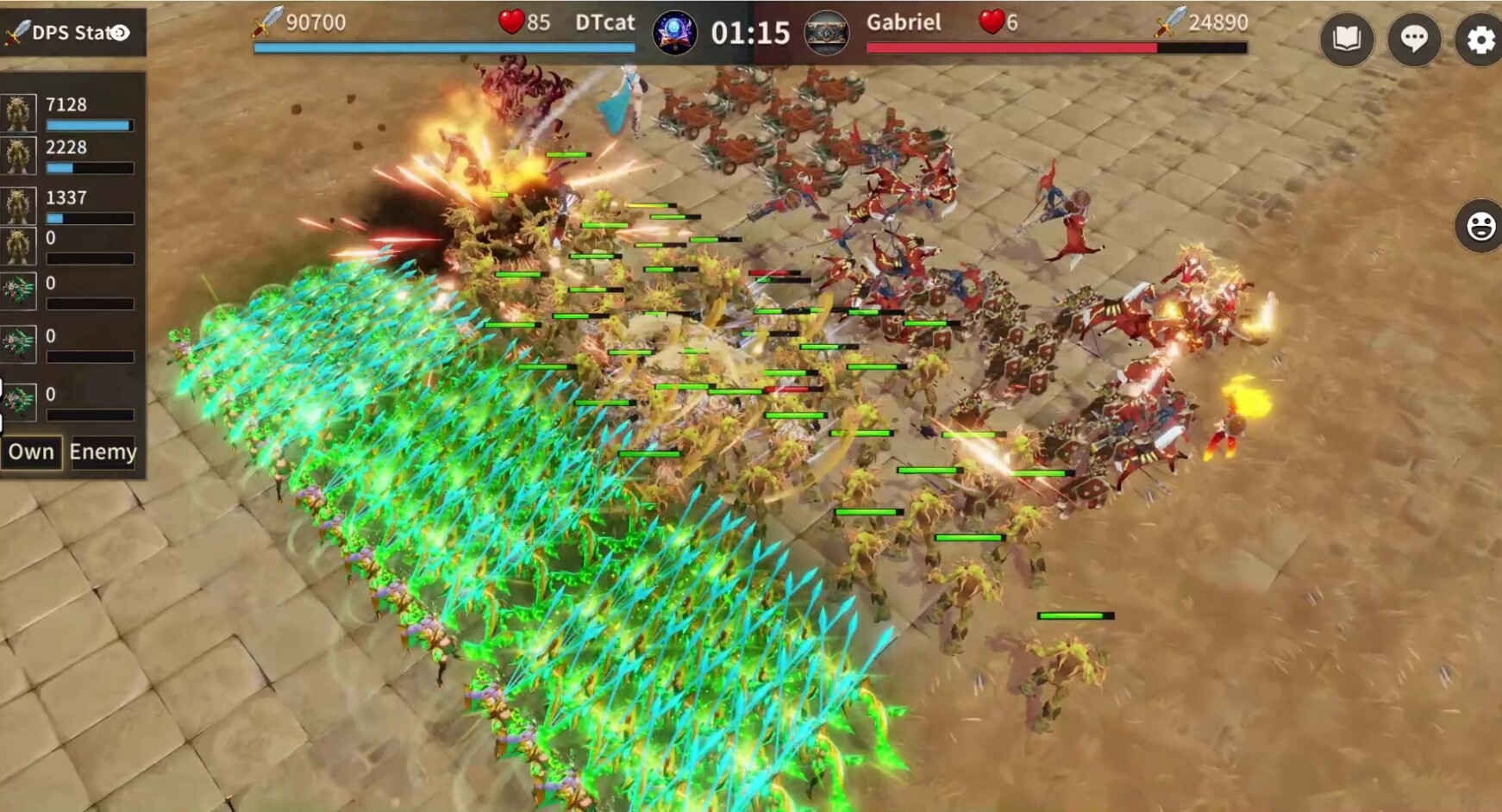Click DTcat's glowing orb avatar icon
This screenshot has height=812, width=1502.
[x=676, y=34]
